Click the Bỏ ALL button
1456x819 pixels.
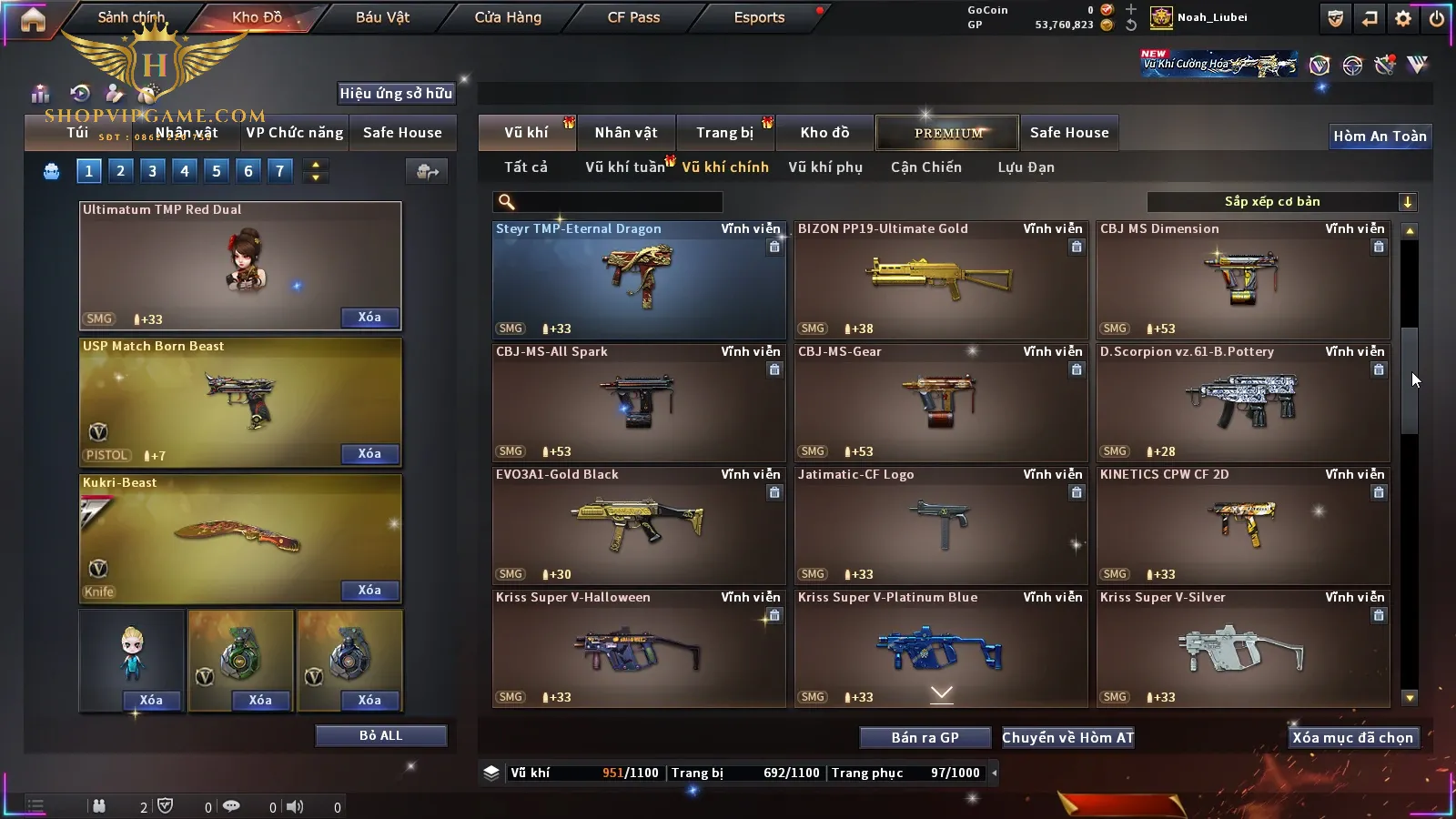[380, 736]
